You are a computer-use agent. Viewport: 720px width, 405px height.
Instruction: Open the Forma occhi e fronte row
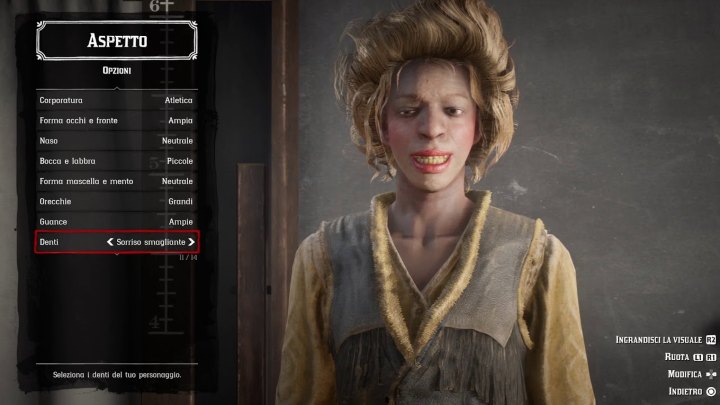[x=116, y=121]
